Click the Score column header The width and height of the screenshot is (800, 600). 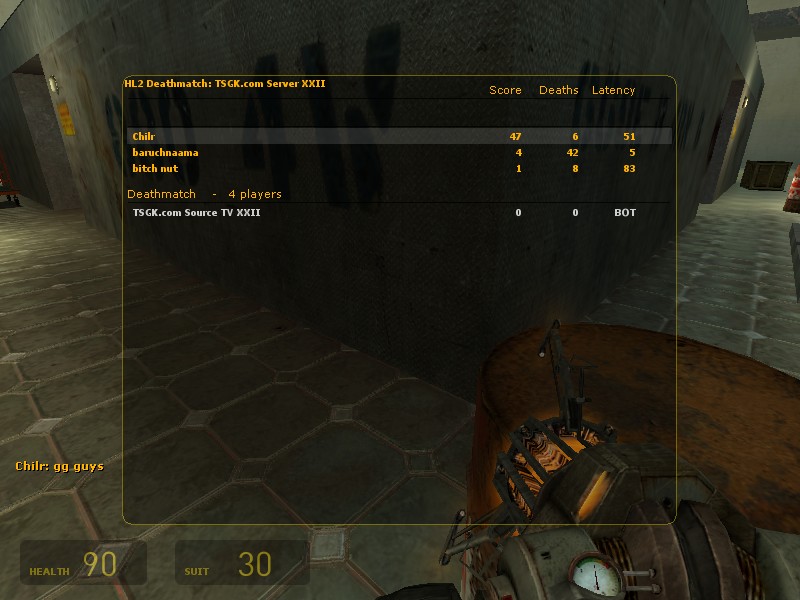point(505,90)
